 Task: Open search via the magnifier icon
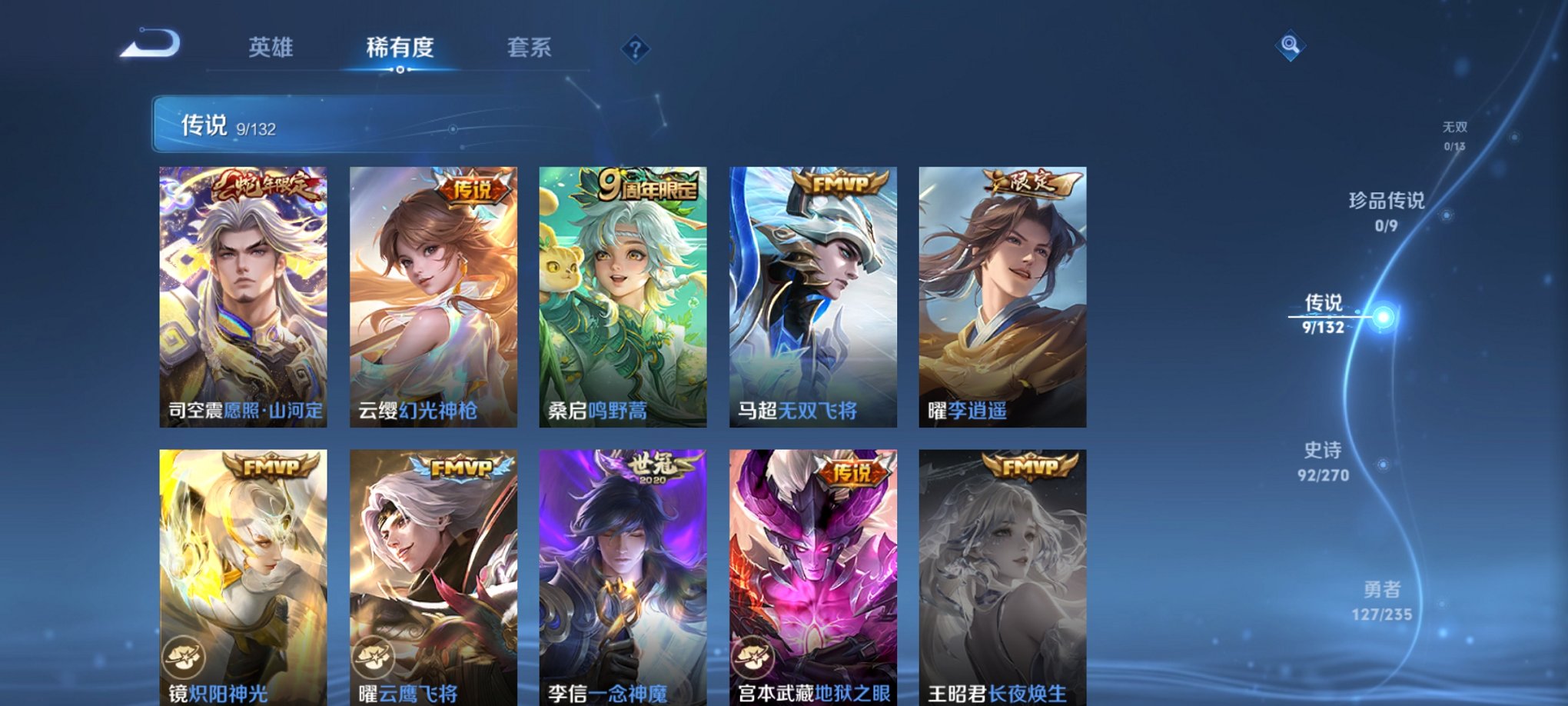click(x=1292, y=45)
